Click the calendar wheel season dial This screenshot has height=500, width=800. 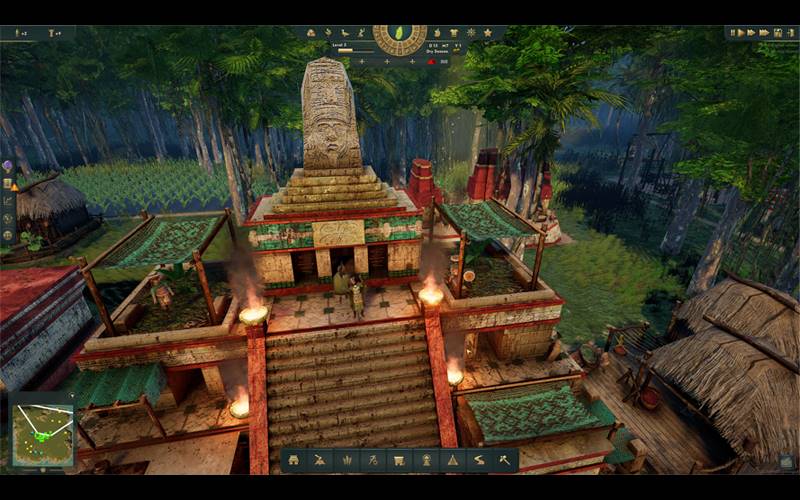pos(399,38)
